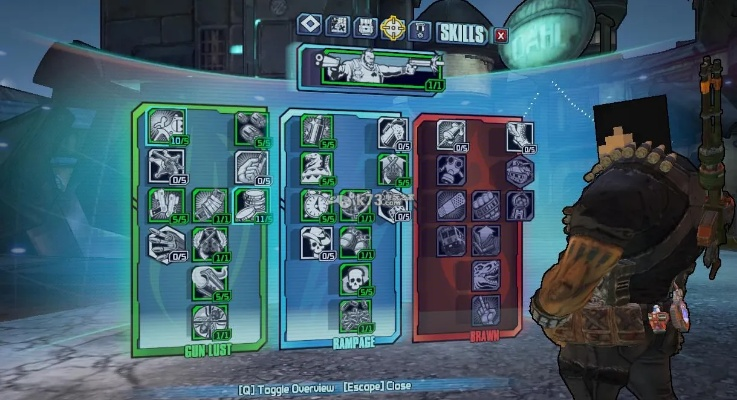Choose the bandage skill in Brawn
Image resolution: width=737 pixels, height=400 pixels.
pyautogui.click(x=451, y=205)
